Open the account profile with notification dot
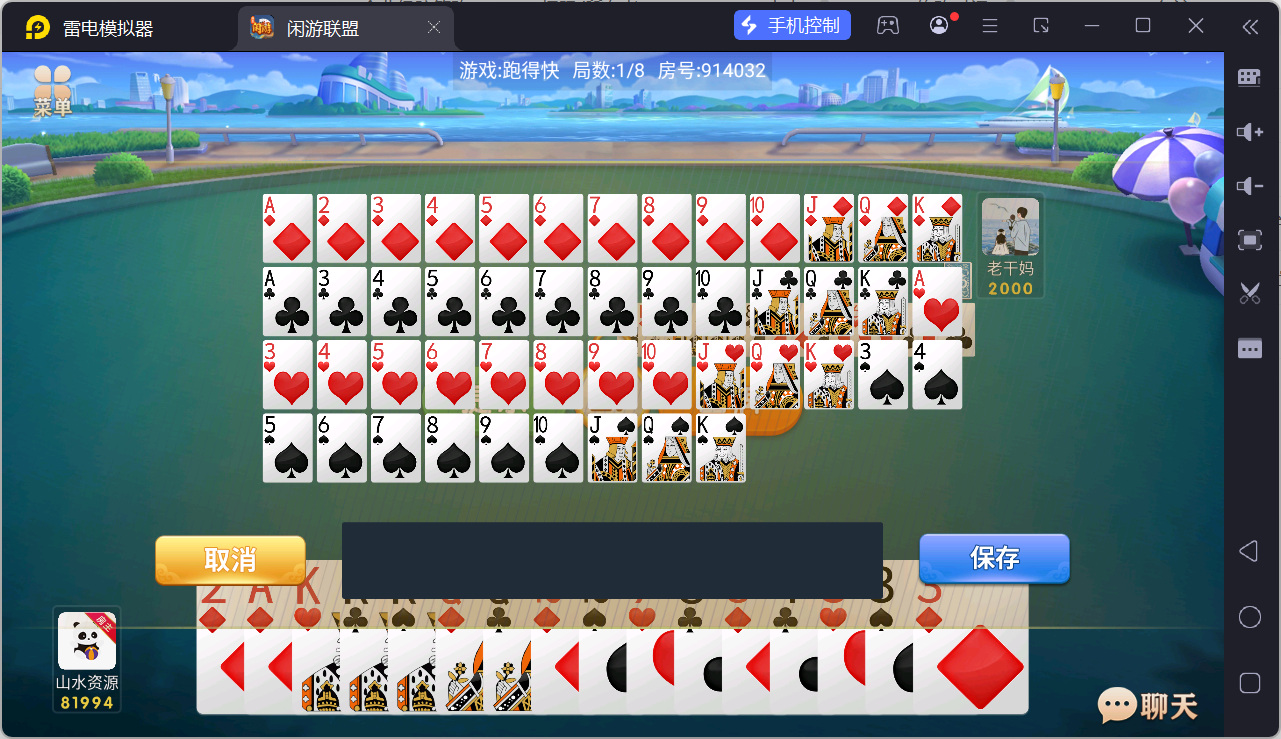The image size is (1281, 739). point(938,24)
